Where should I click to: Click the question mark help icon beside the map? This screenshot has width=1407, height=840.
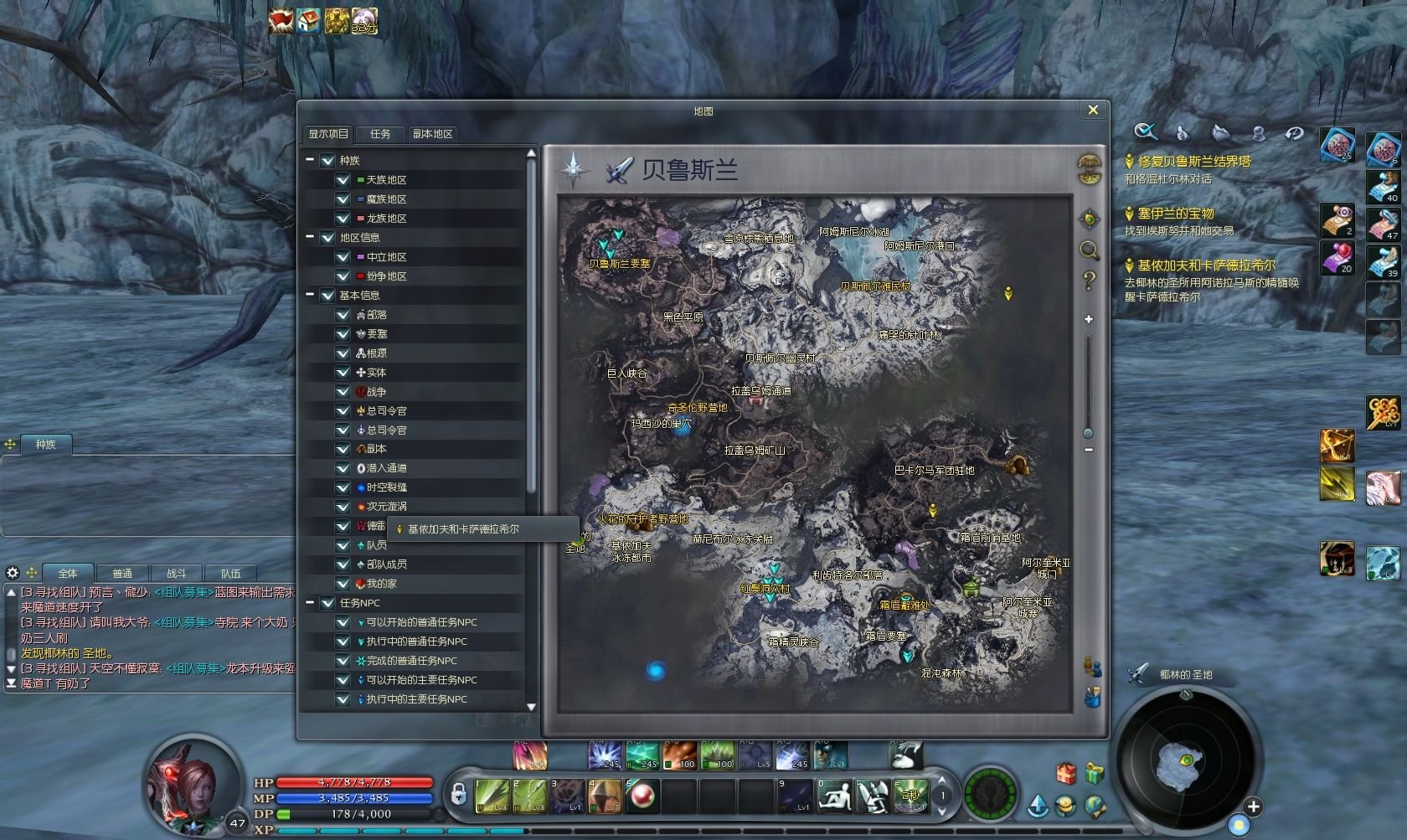click(1089, 281)
